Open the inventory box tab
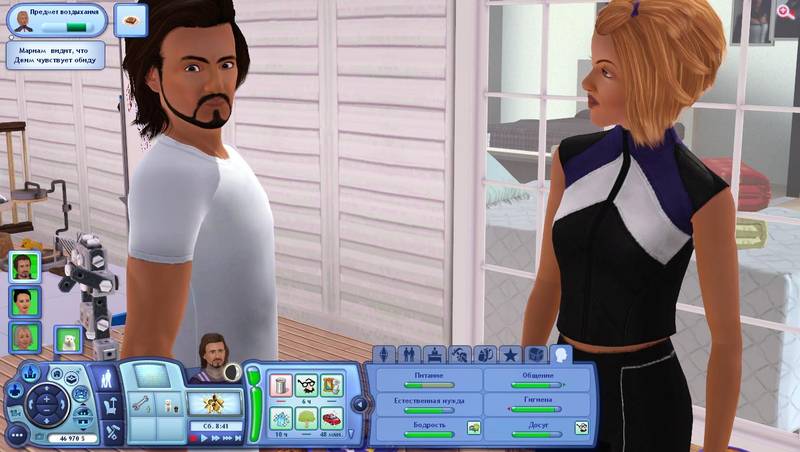This screenshot has height=452, width=800. point(536,354)
